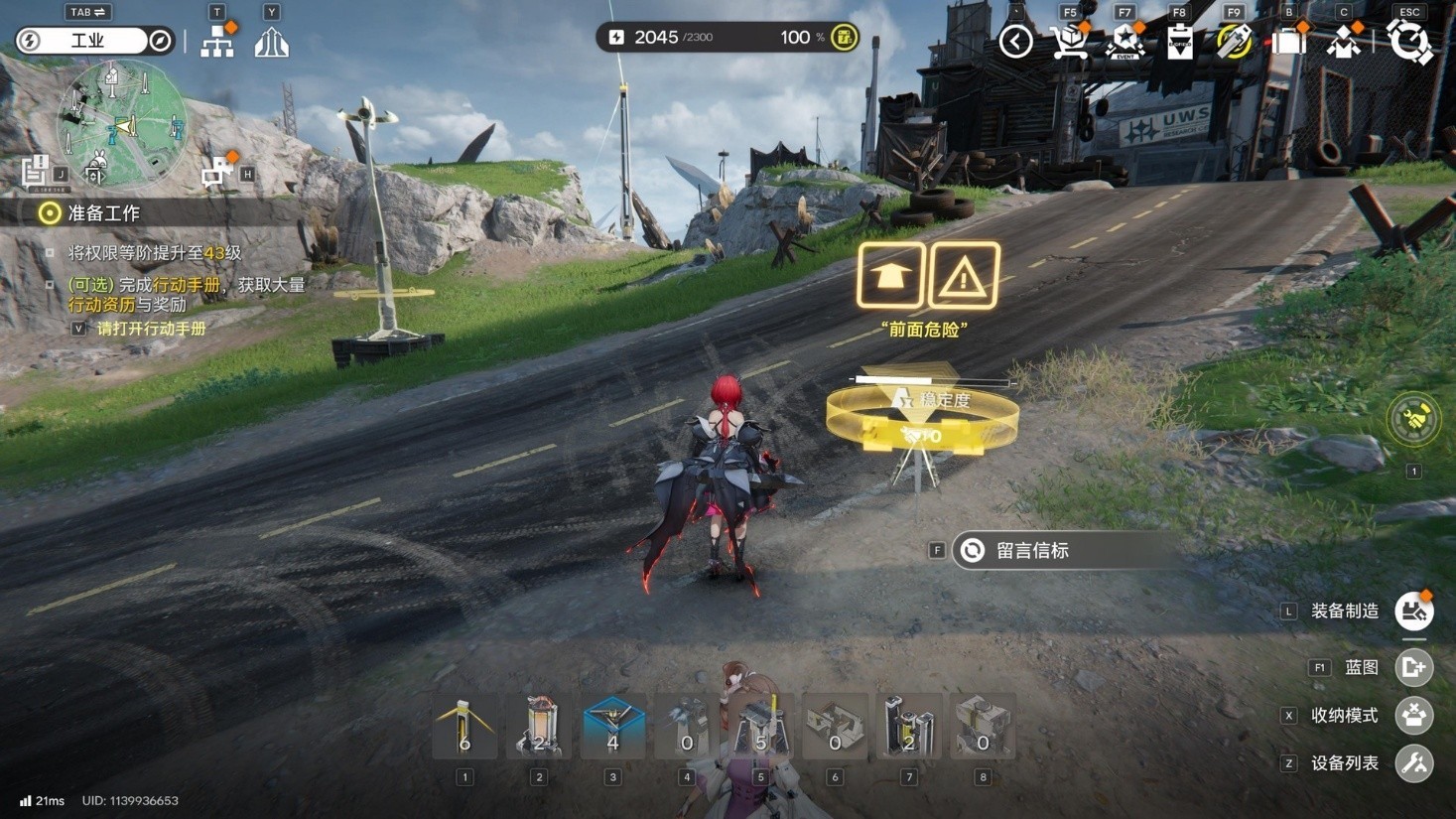
Task: Open the clipboard Endfield icon
Action: 1180,42
